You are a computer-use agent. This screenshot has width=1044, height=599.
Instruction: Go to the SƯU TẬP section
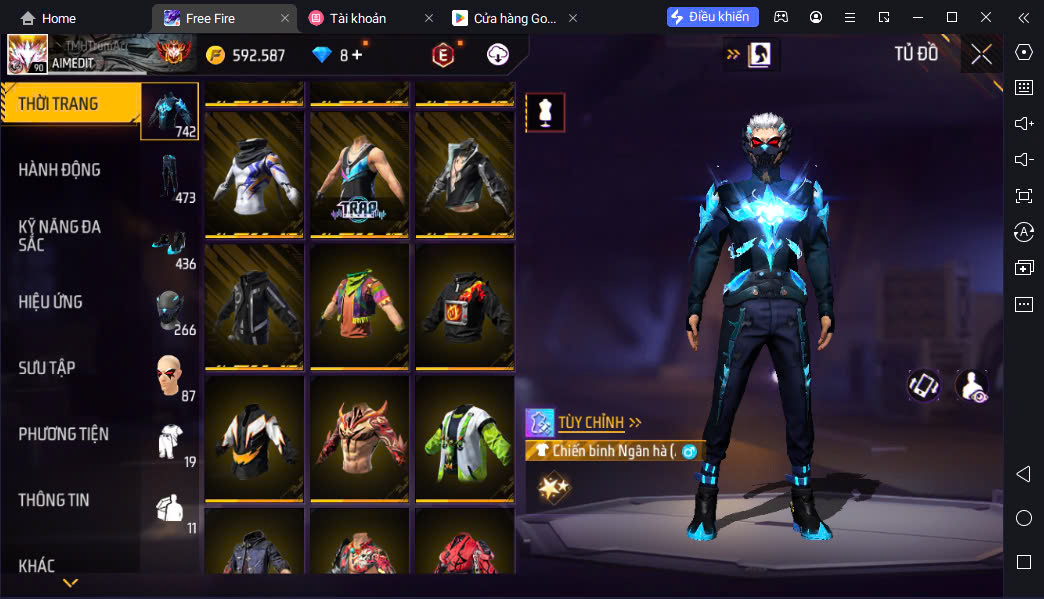point(47,368)
